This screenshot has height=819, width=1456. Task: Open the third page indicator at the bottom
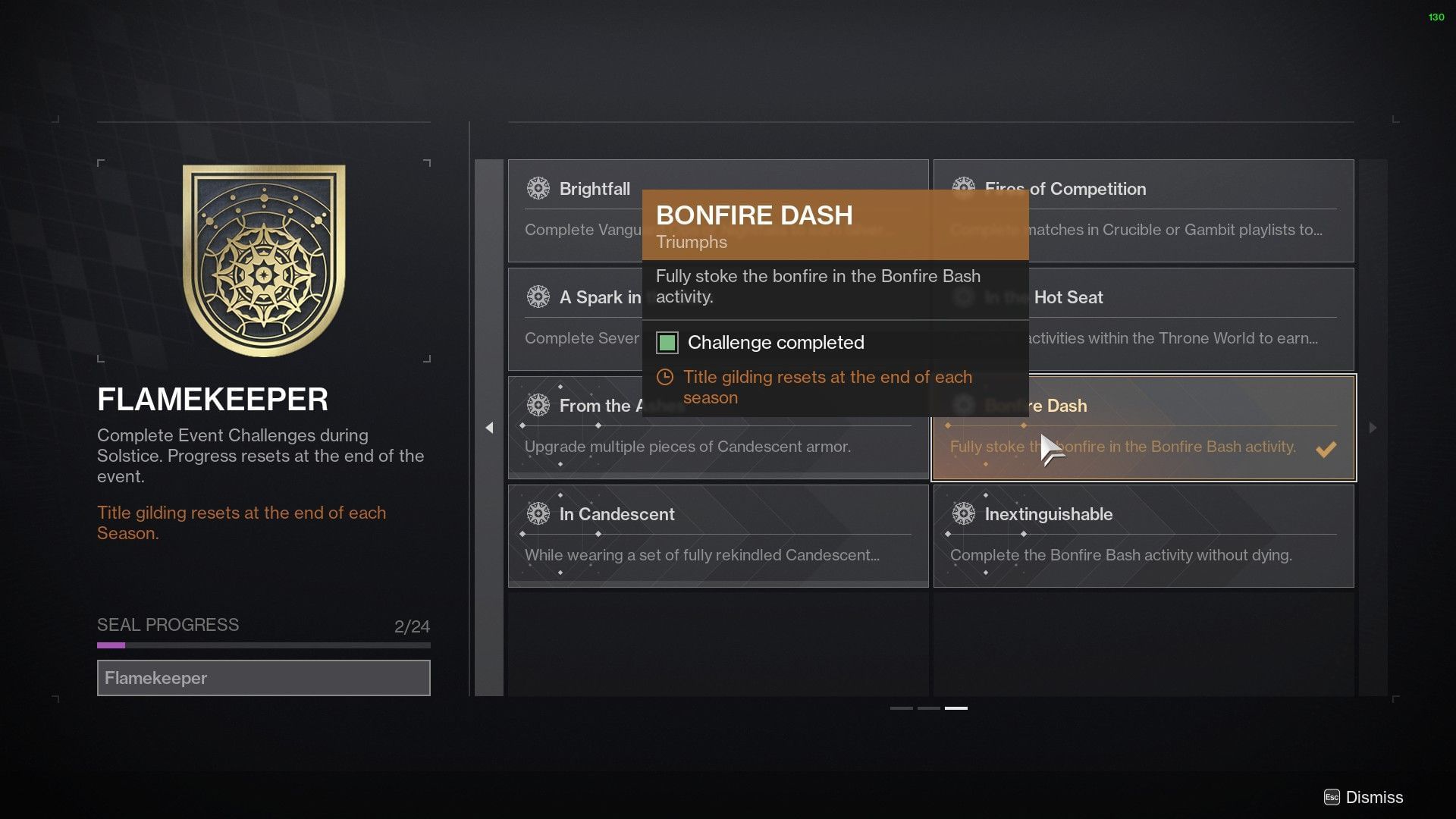pyautogui.click(x=958, y=709)
